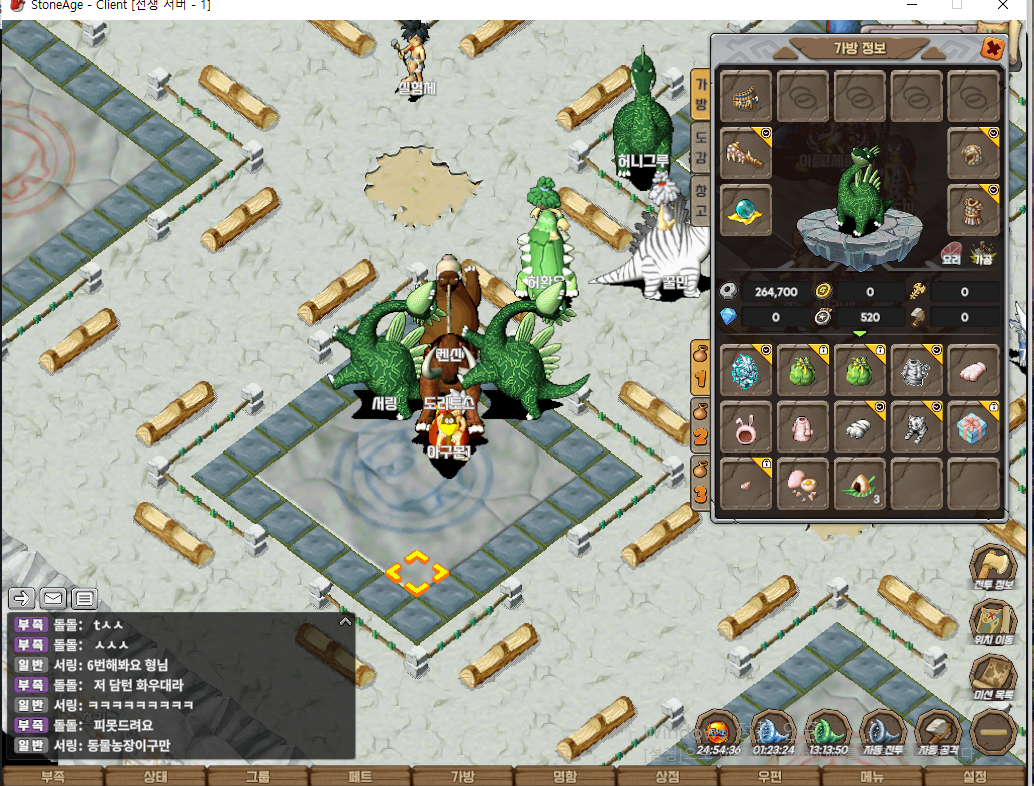1034x786 pixels.
Task: Open the 위치 이동 map travel button
Action: 992,623
